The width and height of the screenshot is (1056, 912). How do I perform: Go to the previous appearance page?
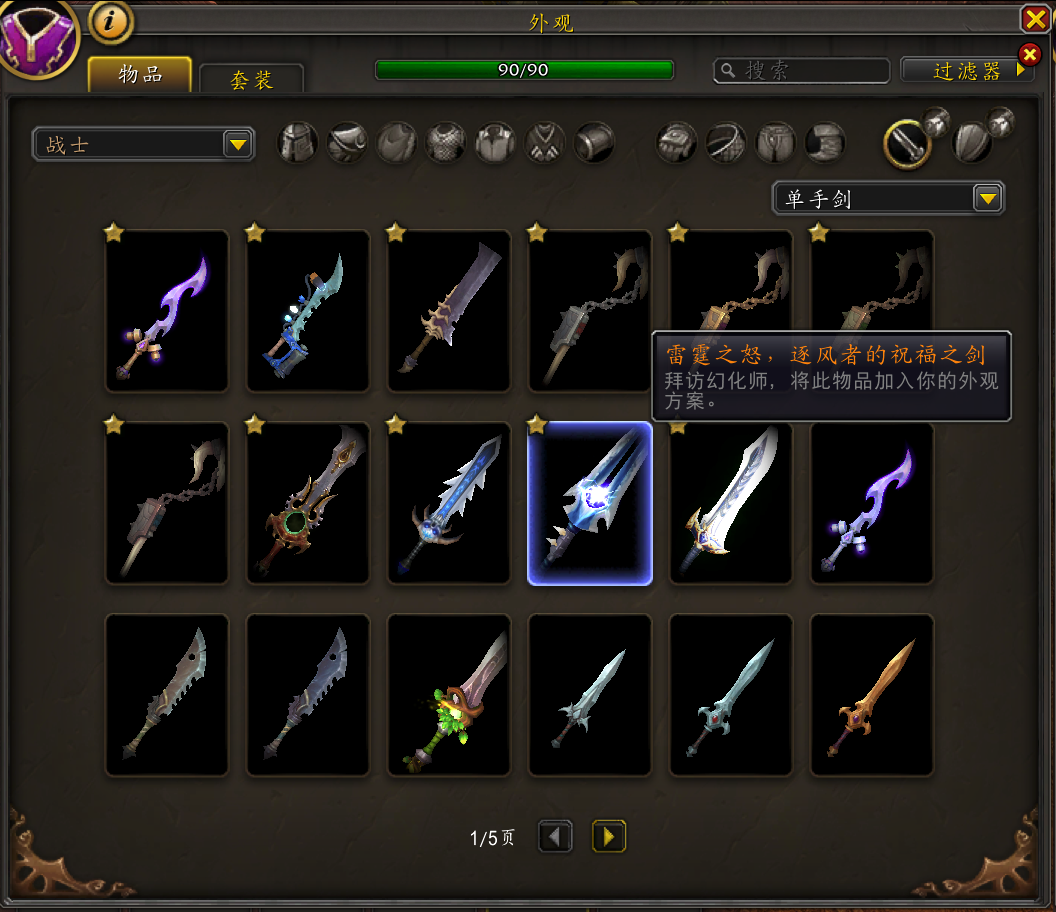(555, 836)
